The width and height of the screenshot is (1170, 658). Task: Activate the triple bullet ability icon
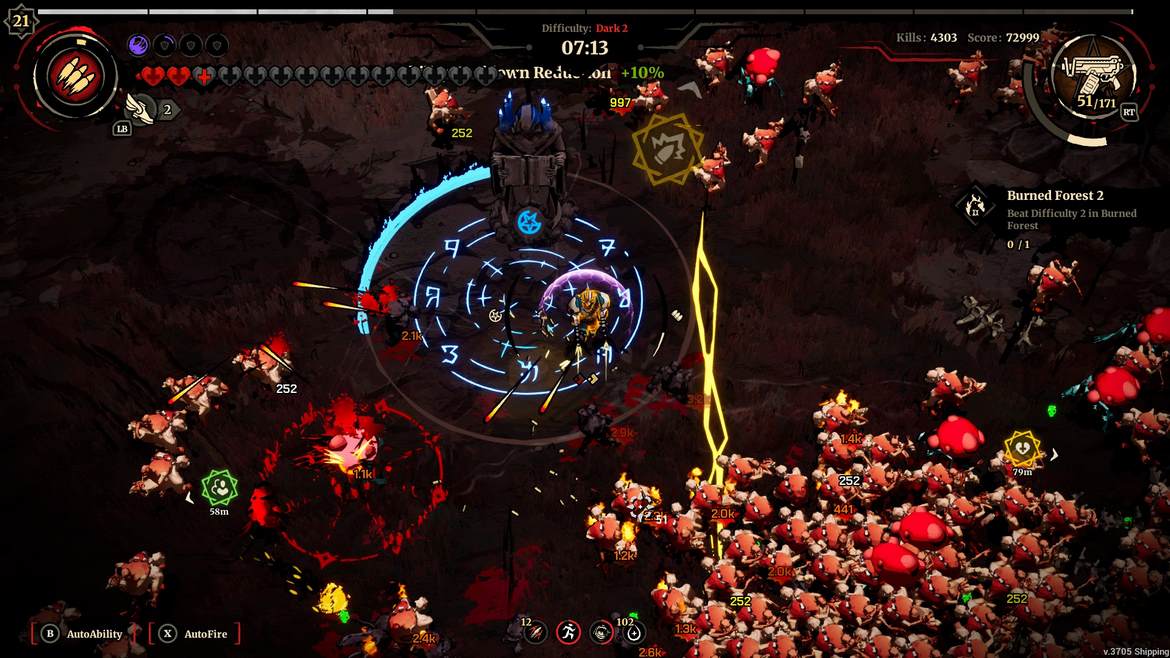76,77
